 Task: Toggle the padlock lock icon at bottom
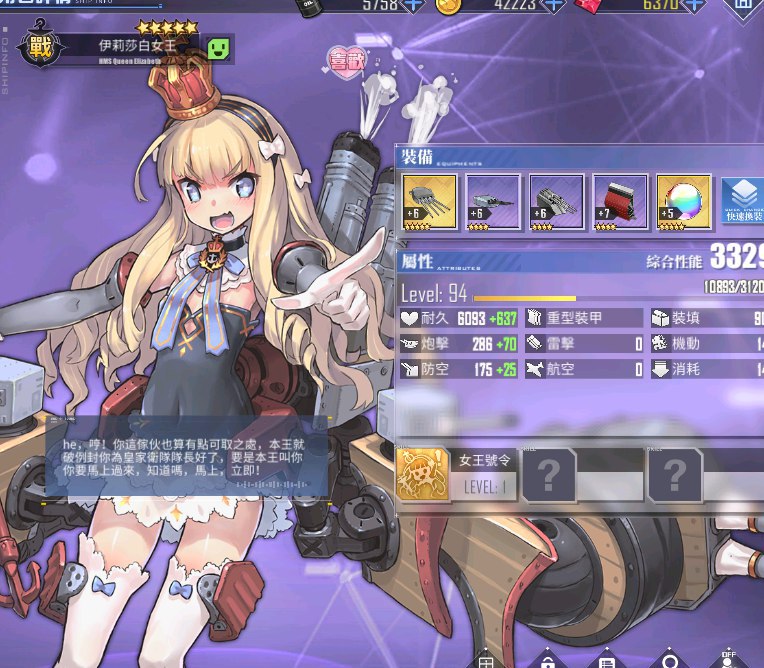click(x=548, y=660)
